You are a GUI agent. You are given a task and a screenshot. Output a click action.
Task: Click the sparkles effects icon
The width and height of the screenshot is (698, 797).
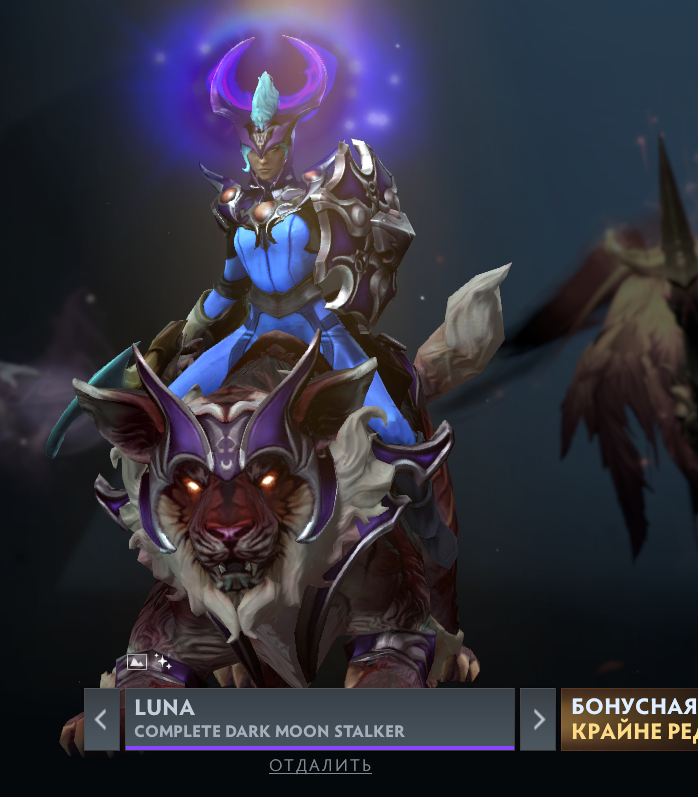(163, 662)
